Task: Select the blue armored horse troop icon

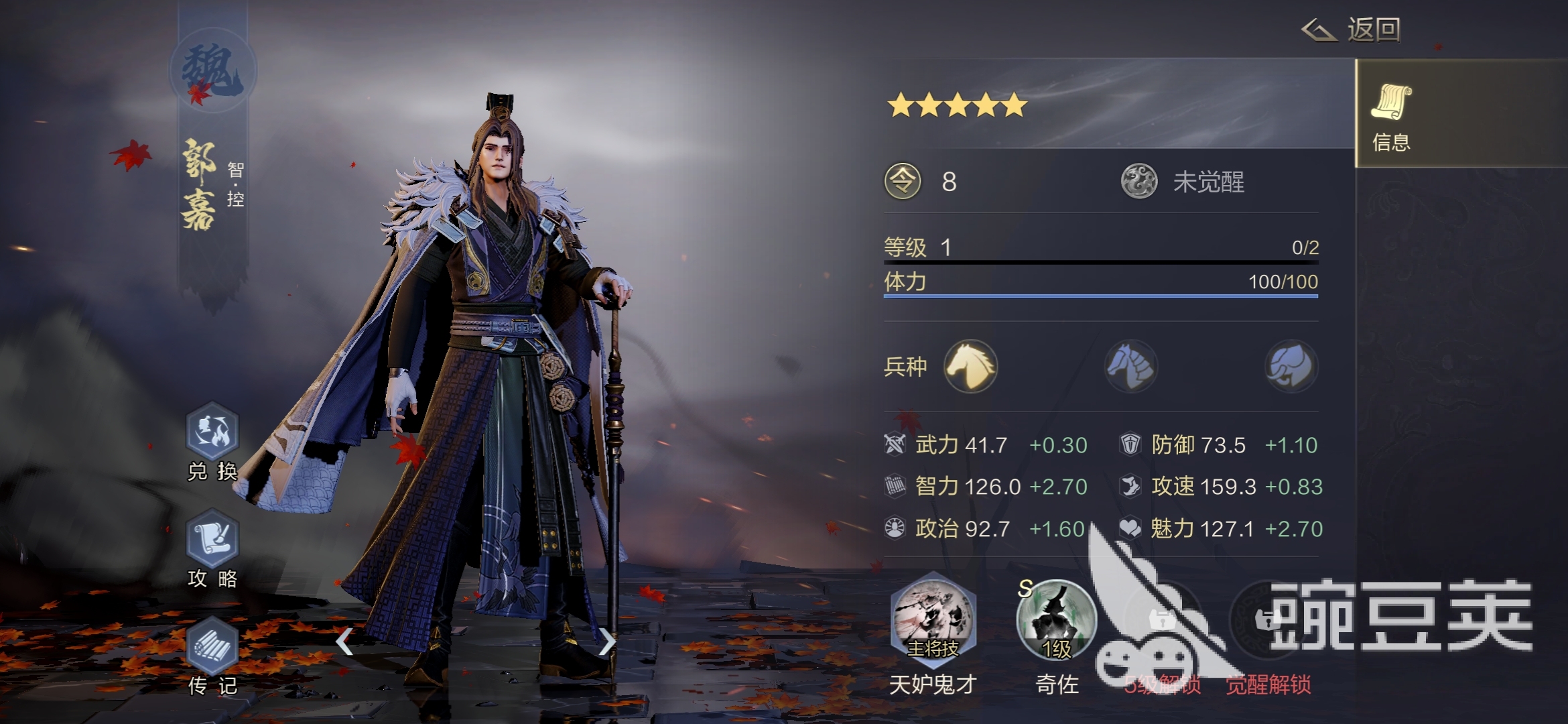Action: click(x=1131, y=366)
